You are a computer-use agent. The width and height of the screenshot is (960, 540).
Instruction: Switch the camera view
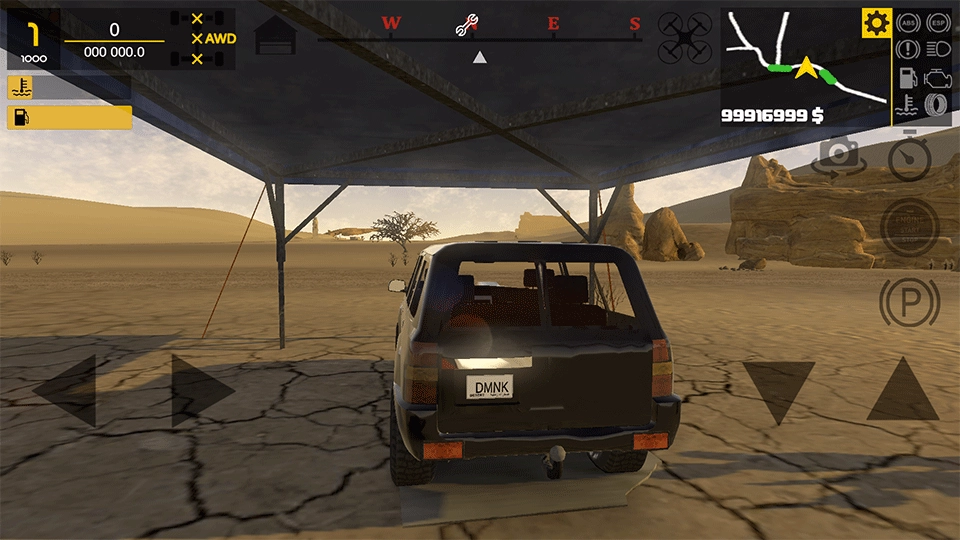tap(838, 157)
